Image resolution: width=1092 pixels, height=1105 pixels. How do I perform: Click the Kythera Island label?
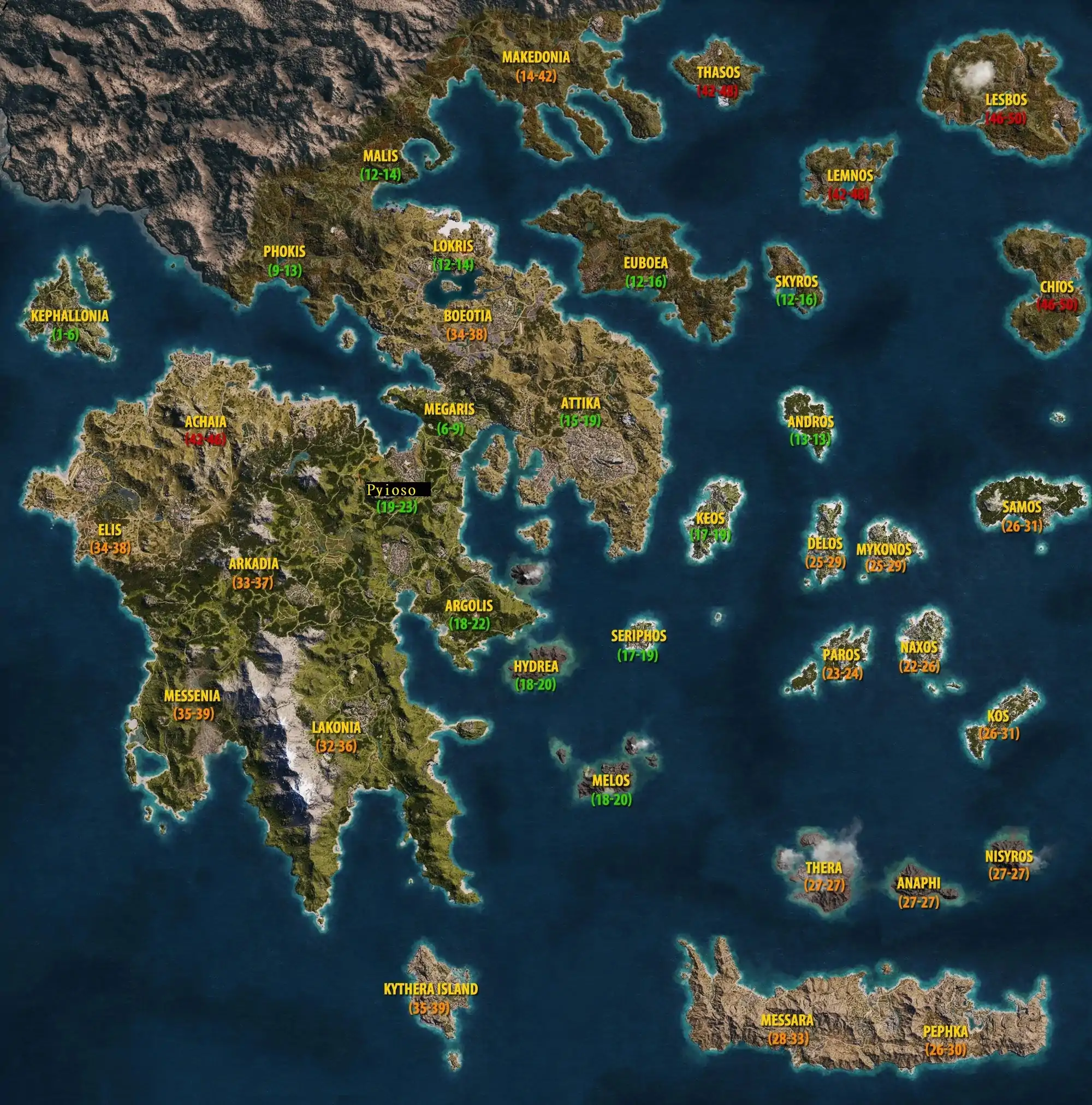click(x=430, y=989)
